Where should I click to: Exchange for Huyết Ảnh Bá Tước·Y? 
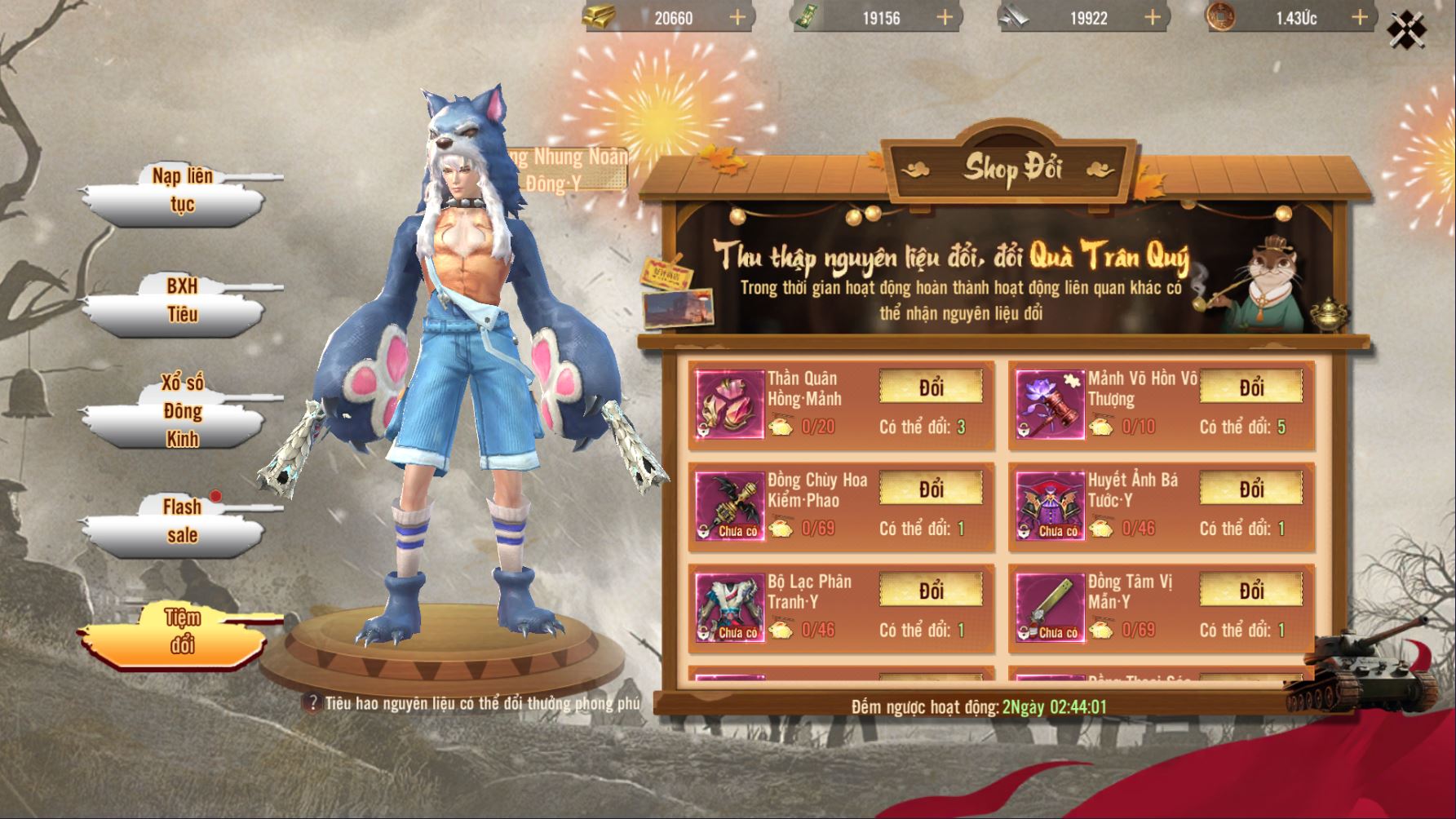[1251, 489]
